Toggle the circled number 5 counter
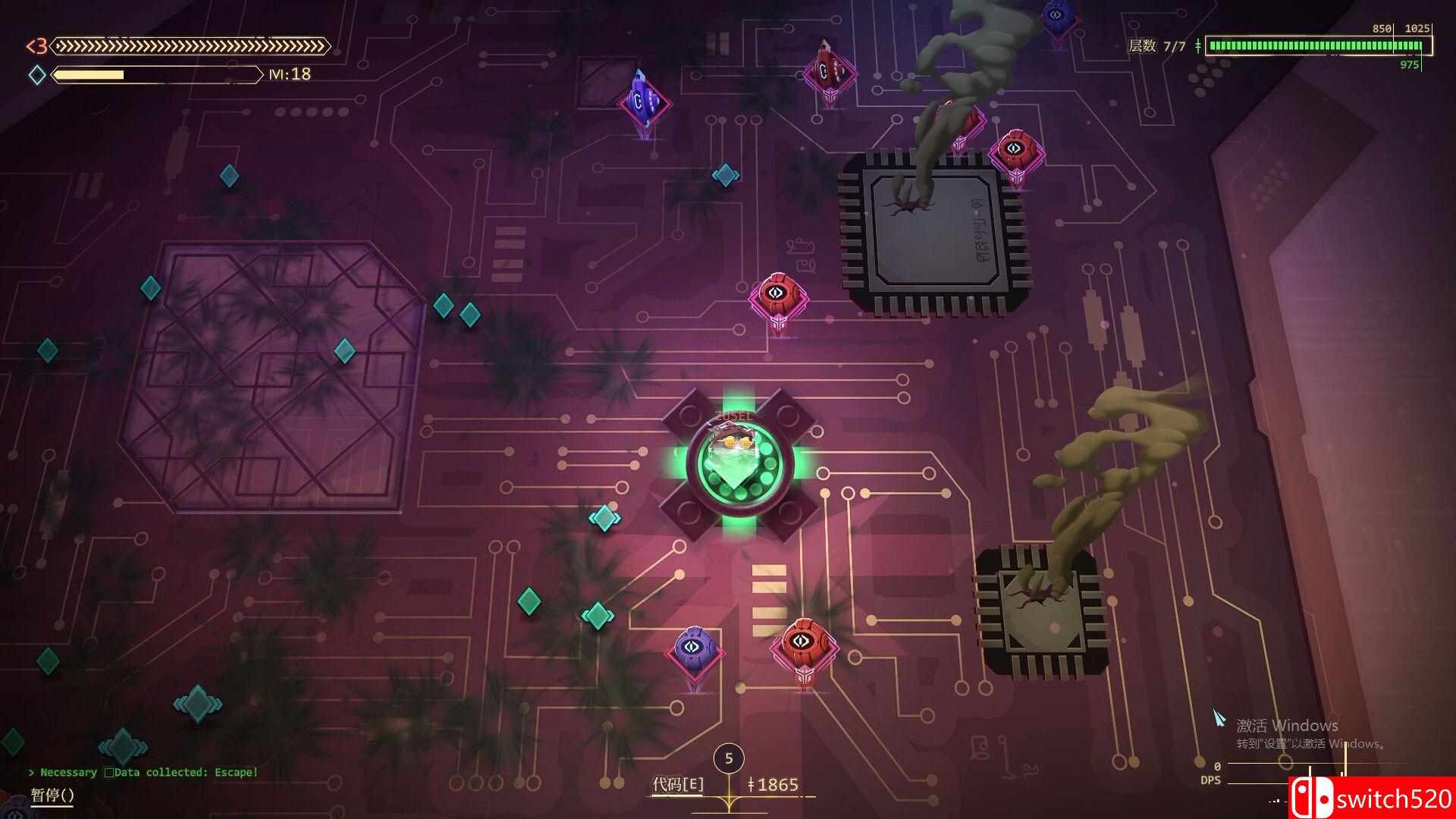This screenshot has width=1456, height=819. coord(730,758)
